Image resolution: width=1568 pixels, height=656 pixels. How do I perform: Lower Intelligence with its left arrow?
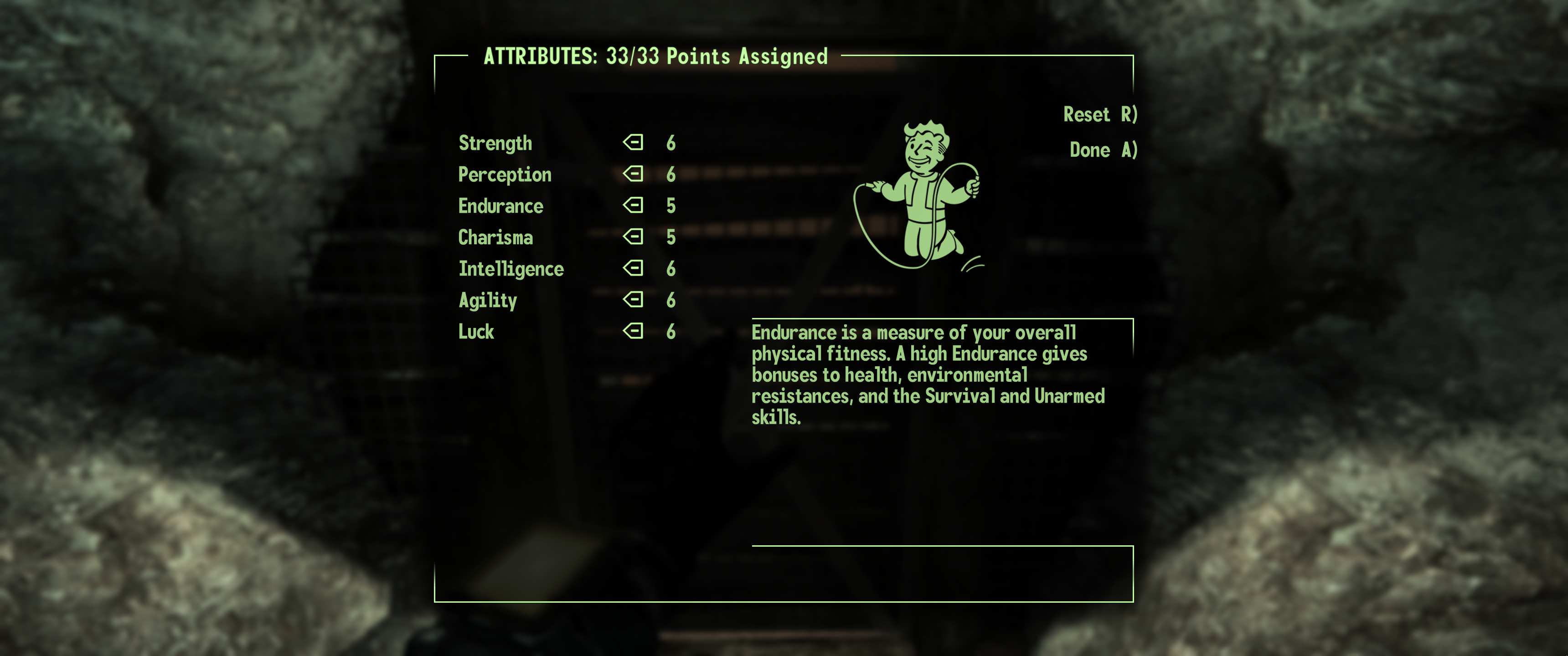pyautogui.click(x=633, y=268)
